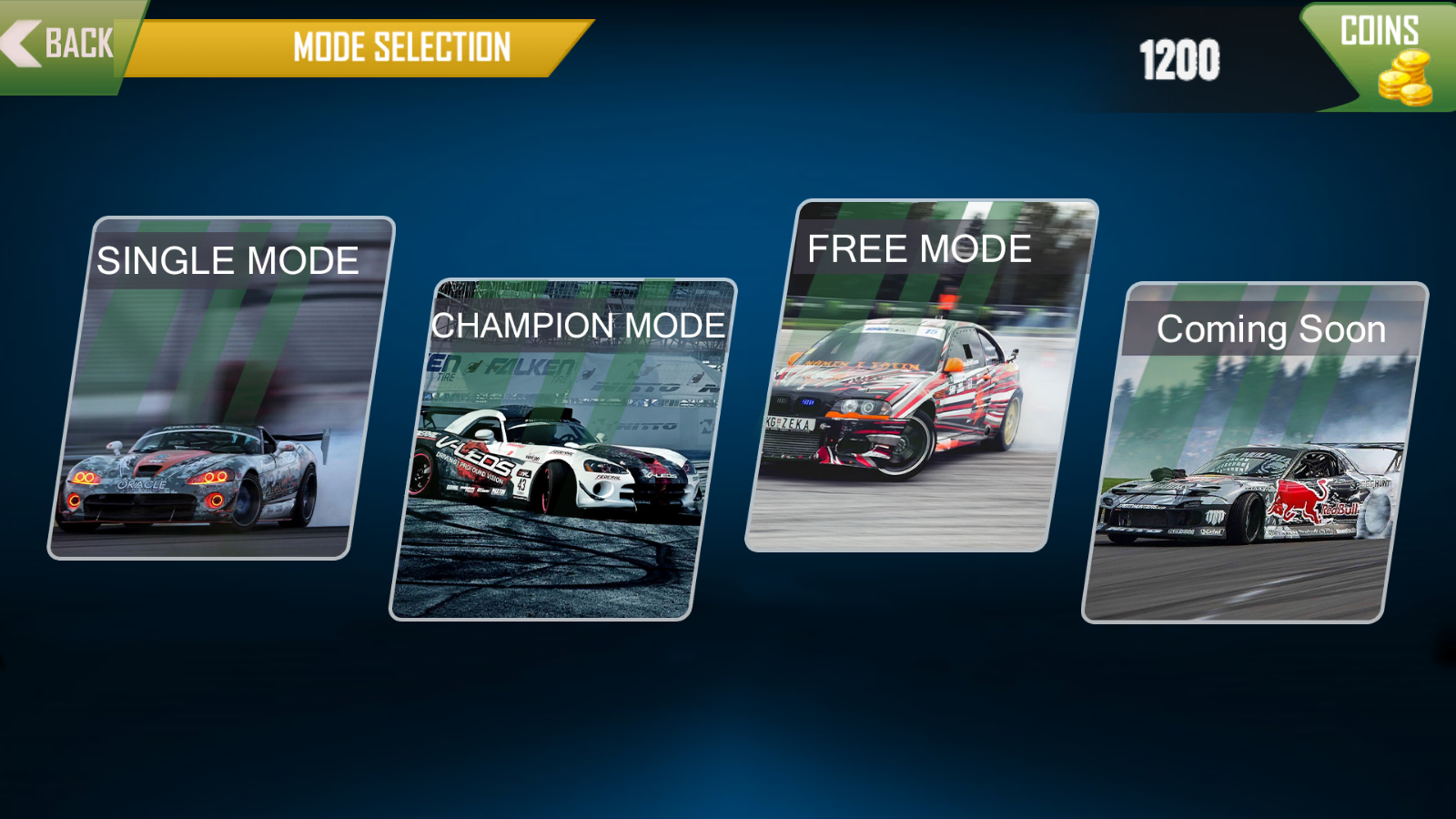Click the Coming Soon card
The width and height of the screenshot is (1456, 819).
pyautogui.click(x=1256, y=450)
